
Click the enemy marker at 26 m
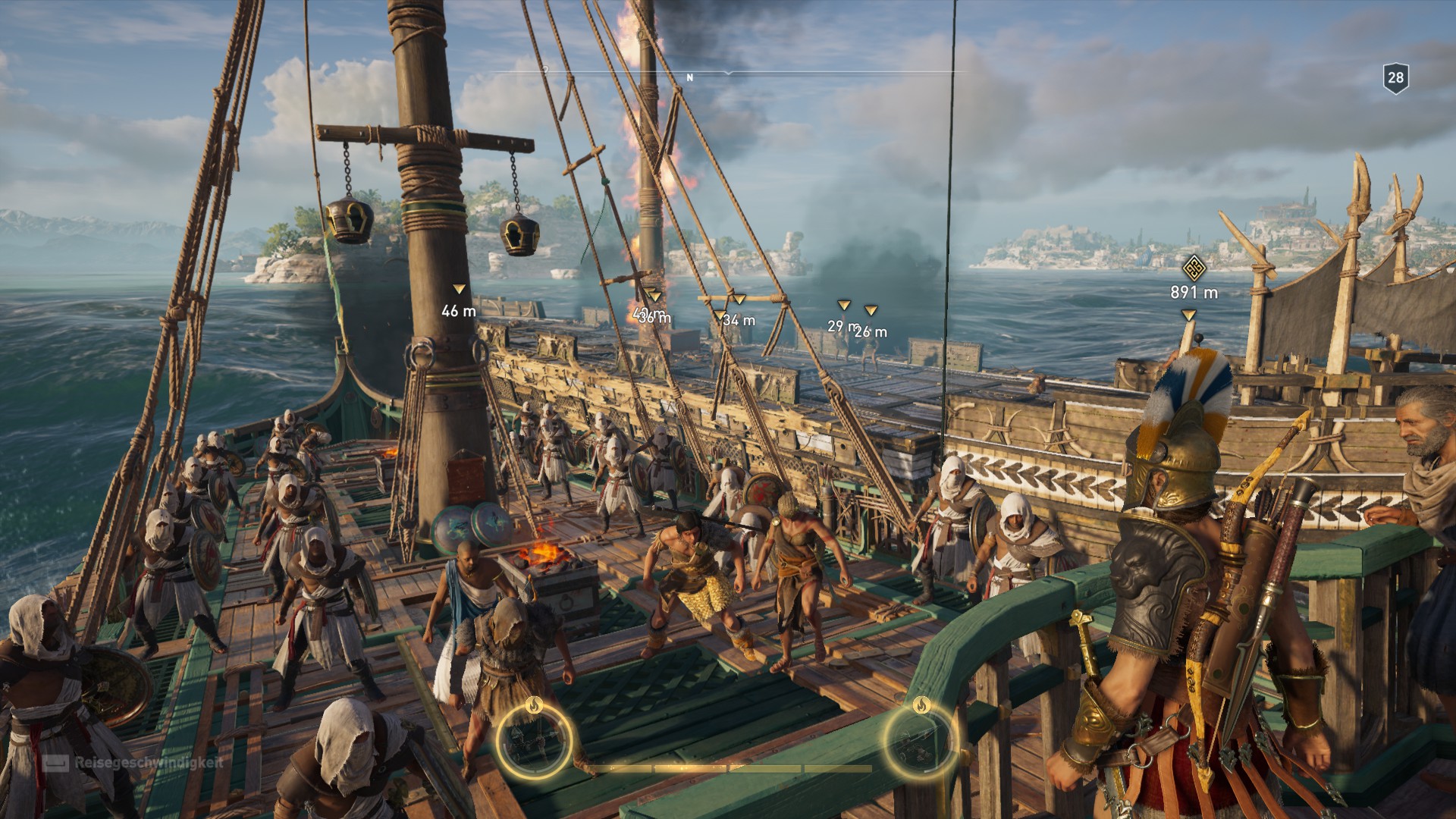pos(871,309)
